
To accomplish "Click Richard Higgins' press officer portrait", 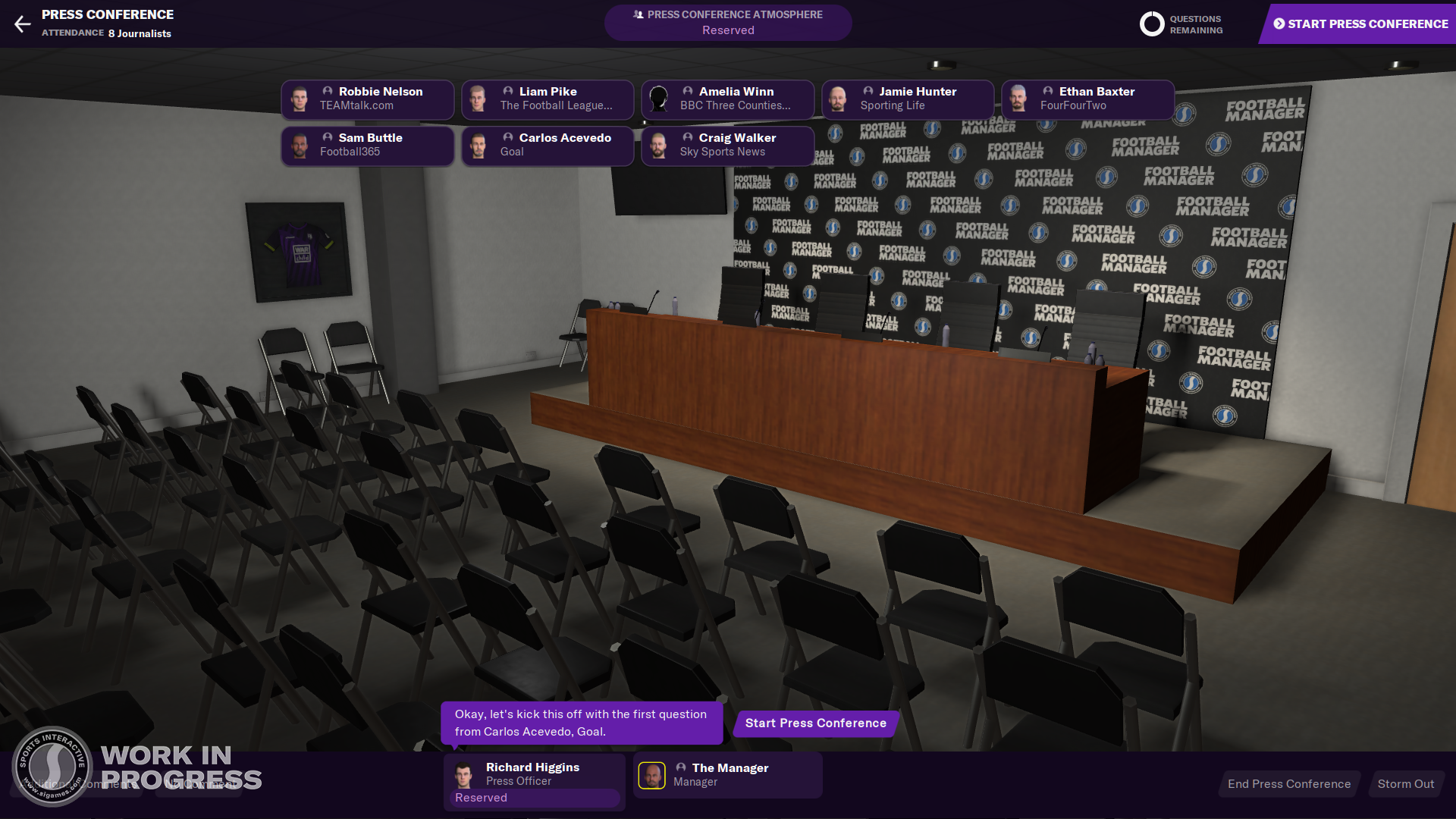I will [463, 774].
